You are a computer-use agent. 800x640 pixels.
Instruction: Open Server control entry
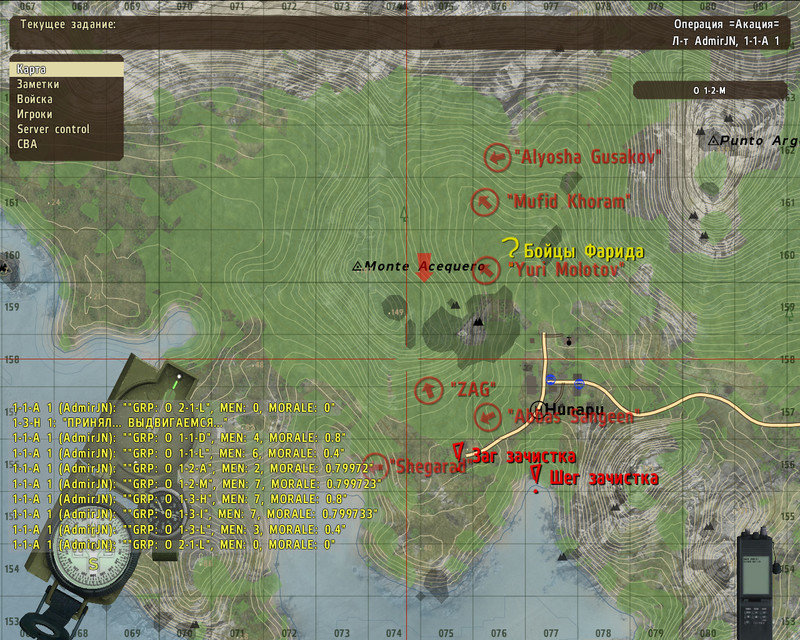point(54,129)
